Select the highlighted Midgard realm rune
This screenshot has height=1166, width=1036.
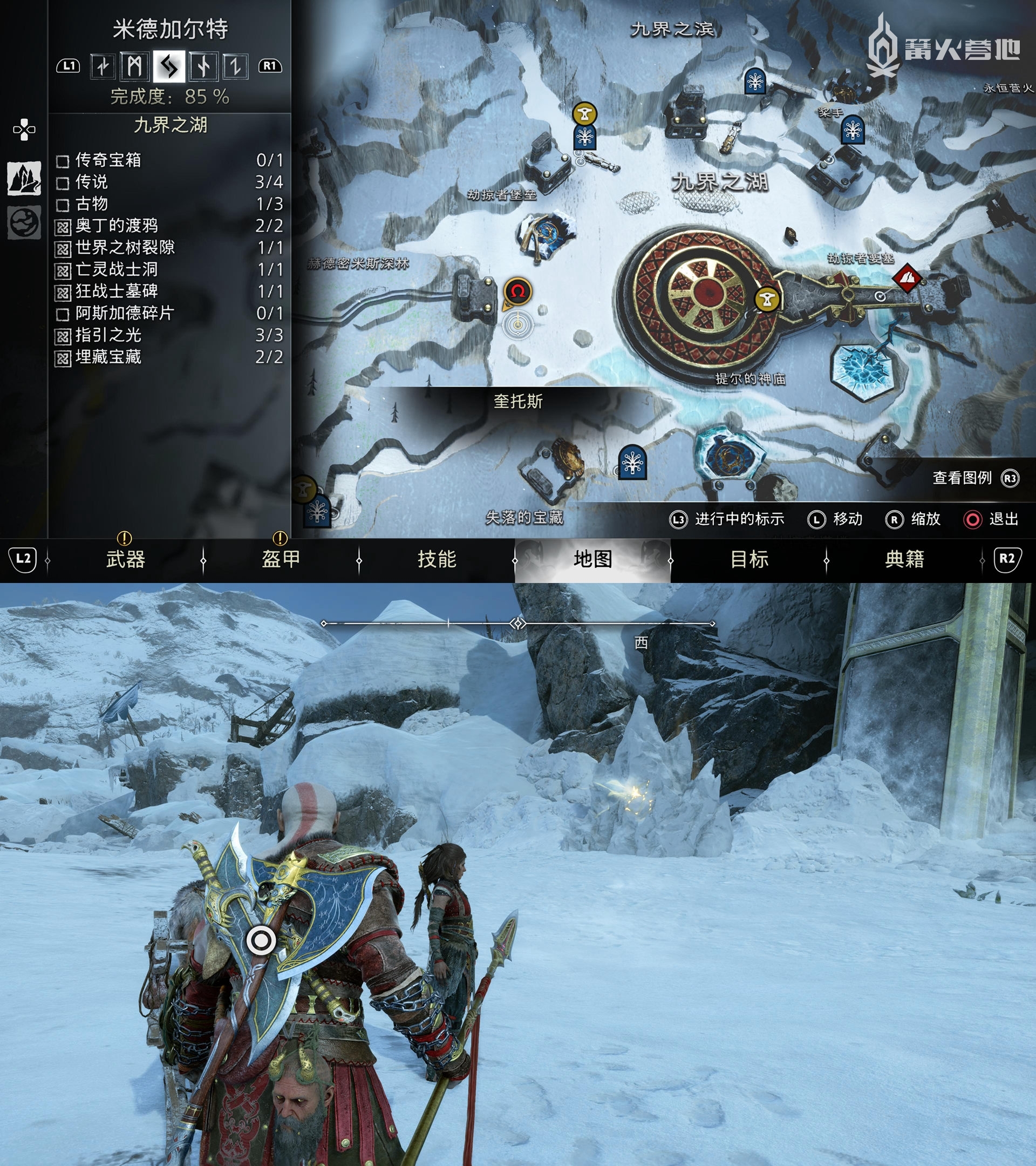pos(169,67)
